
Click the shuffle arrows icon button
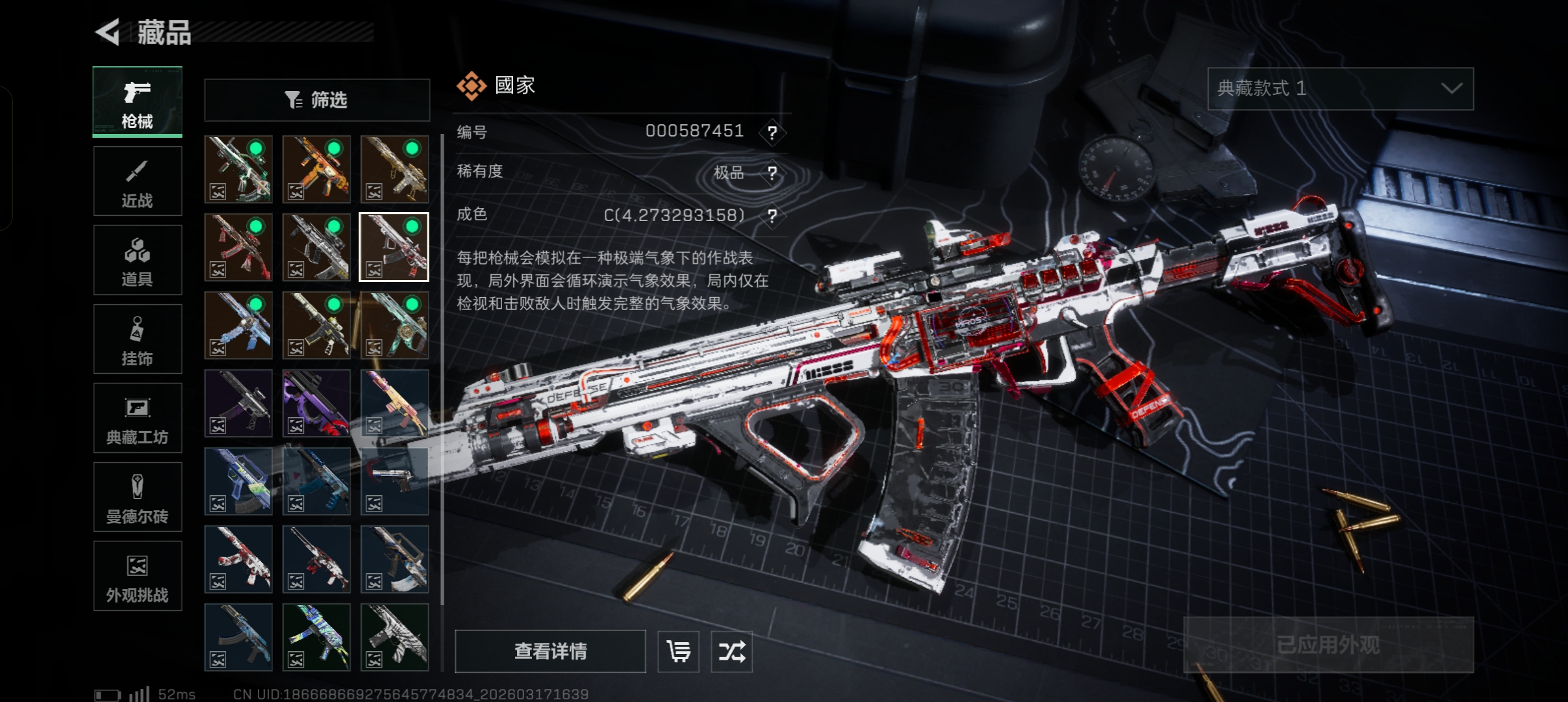[x=731, y=651]
